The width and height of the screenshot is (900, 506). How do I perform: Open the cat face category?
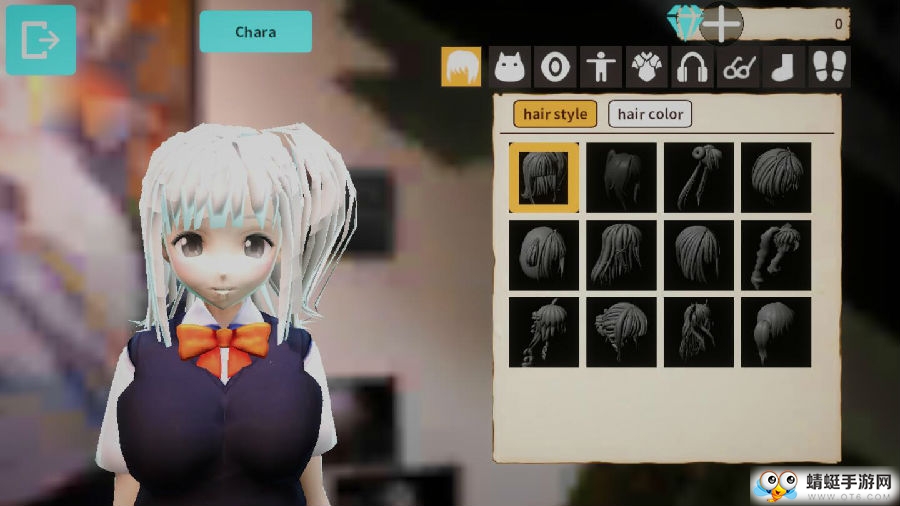[510, 67]
